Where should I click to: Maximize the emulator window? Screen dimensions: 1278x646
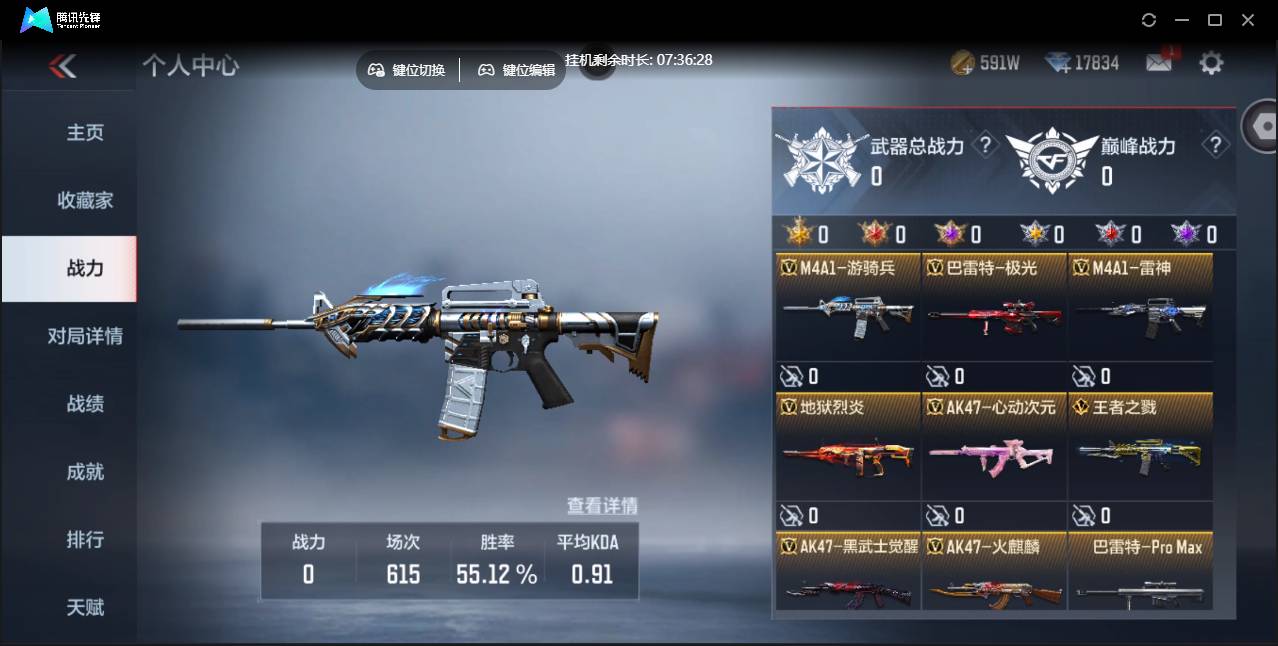pyautogui.click(x=1215, y=20)
